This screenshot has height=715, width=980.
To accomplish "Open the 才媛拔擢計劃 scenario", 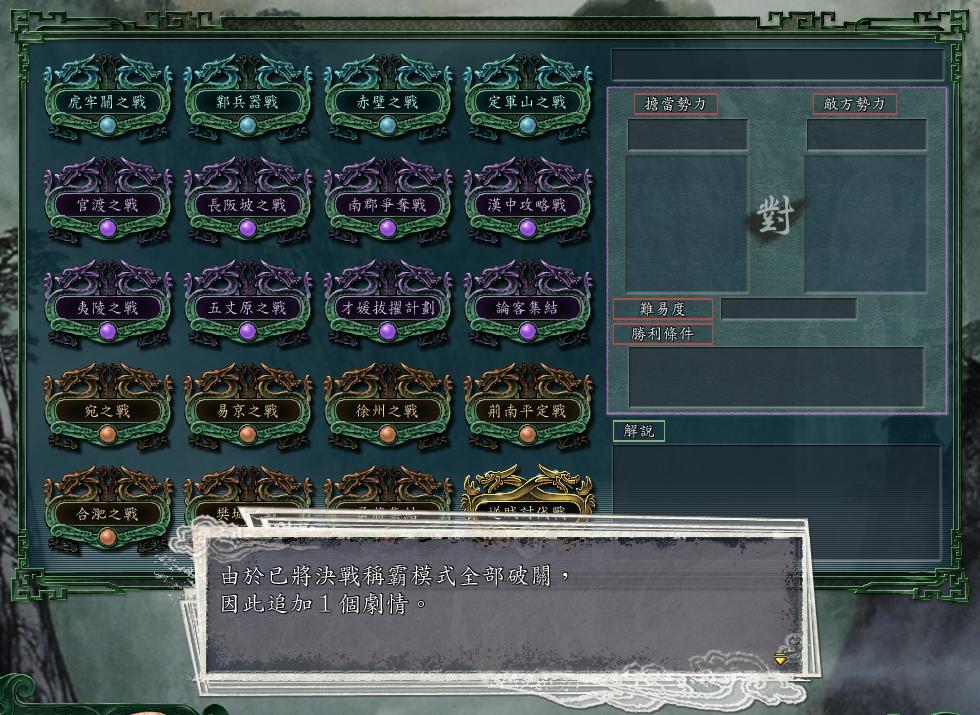I will tap(388, 308).
